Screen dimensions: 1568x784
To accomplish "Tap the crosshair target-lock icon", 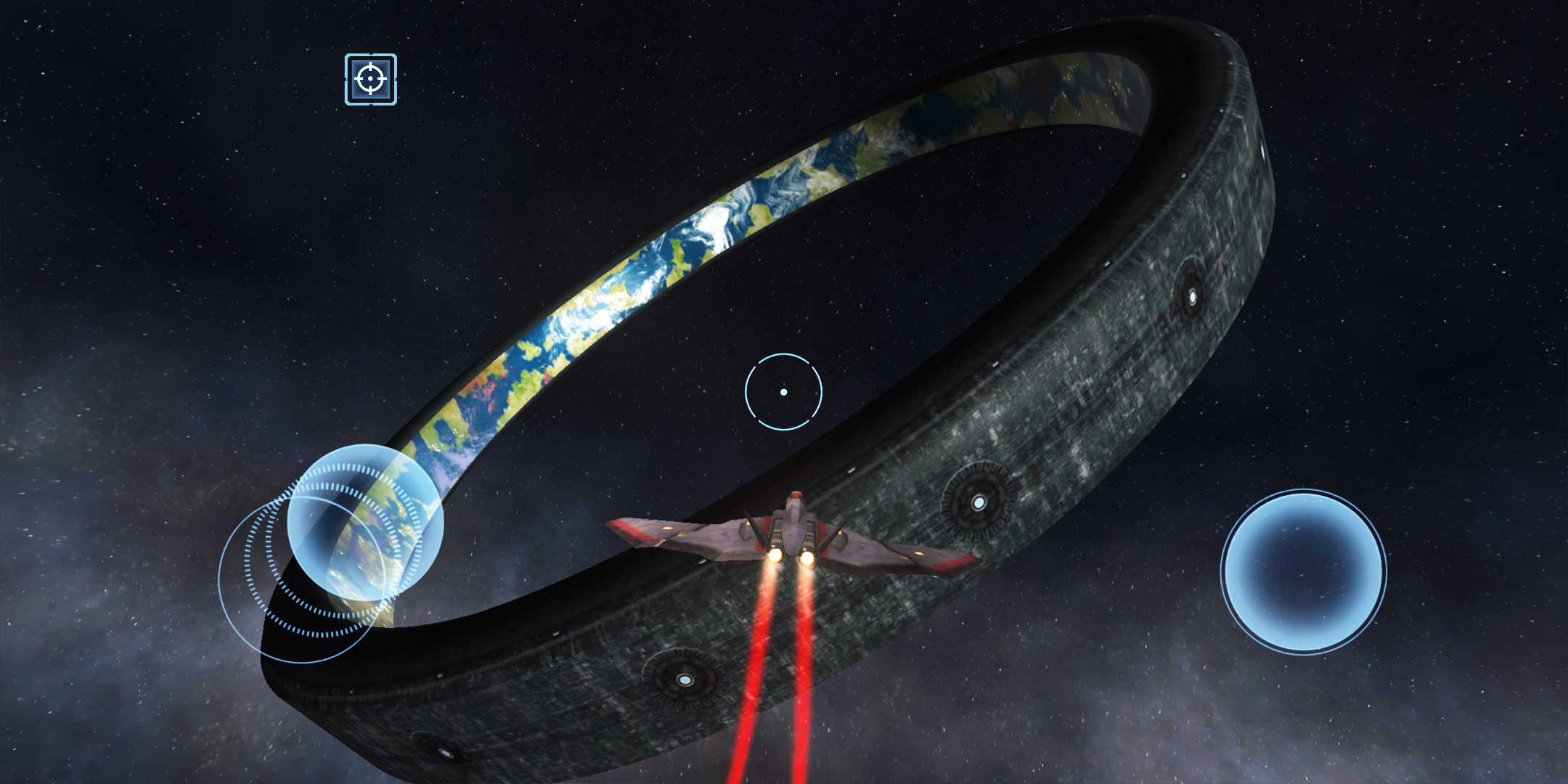I will point(371,79).
